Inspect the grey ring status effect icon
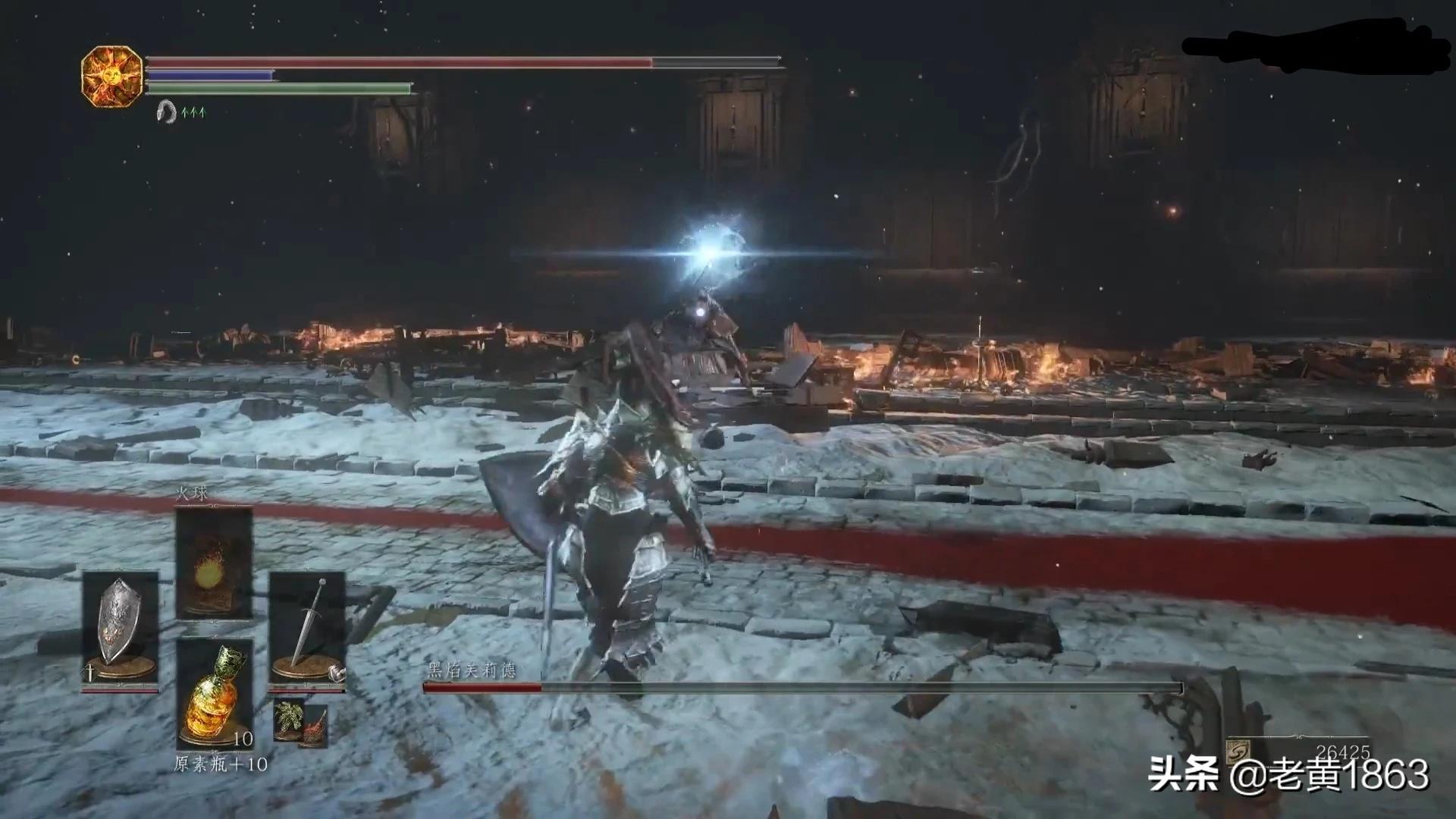 point(166,112)
